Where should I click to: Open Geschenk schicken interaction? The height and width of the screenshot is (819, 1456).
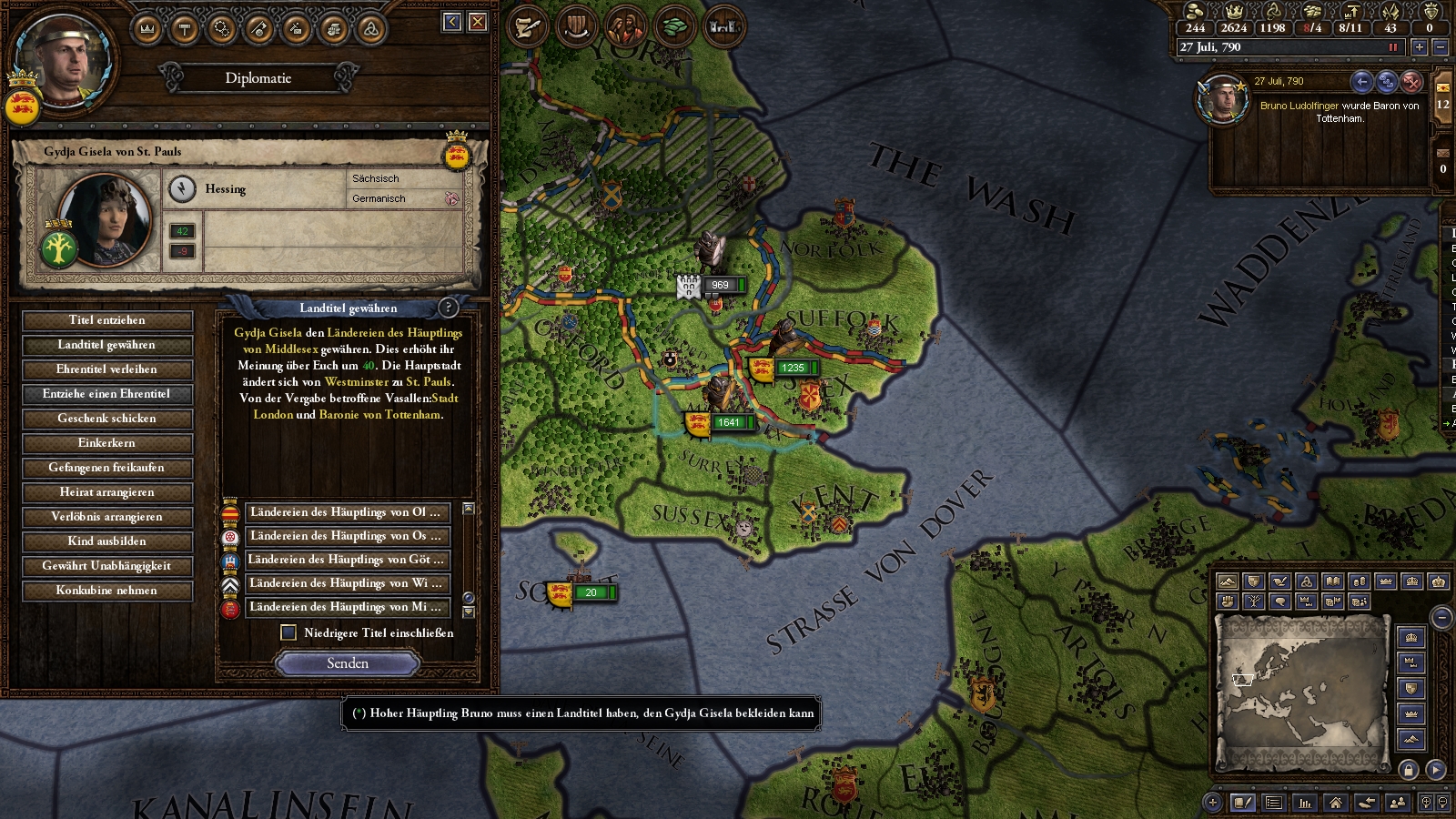(106, 419)
